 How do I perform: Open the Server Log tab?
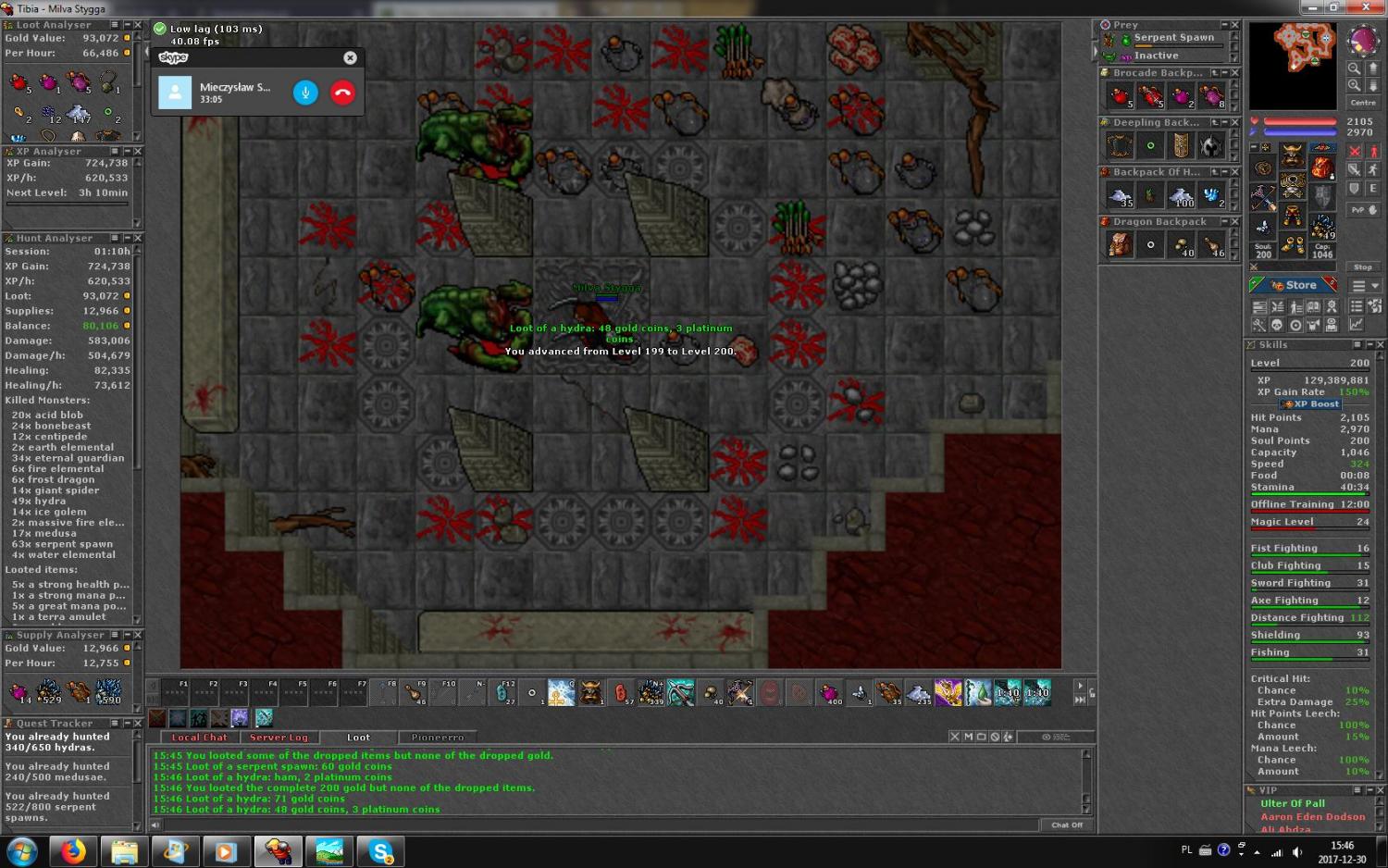tap(279, 738)
